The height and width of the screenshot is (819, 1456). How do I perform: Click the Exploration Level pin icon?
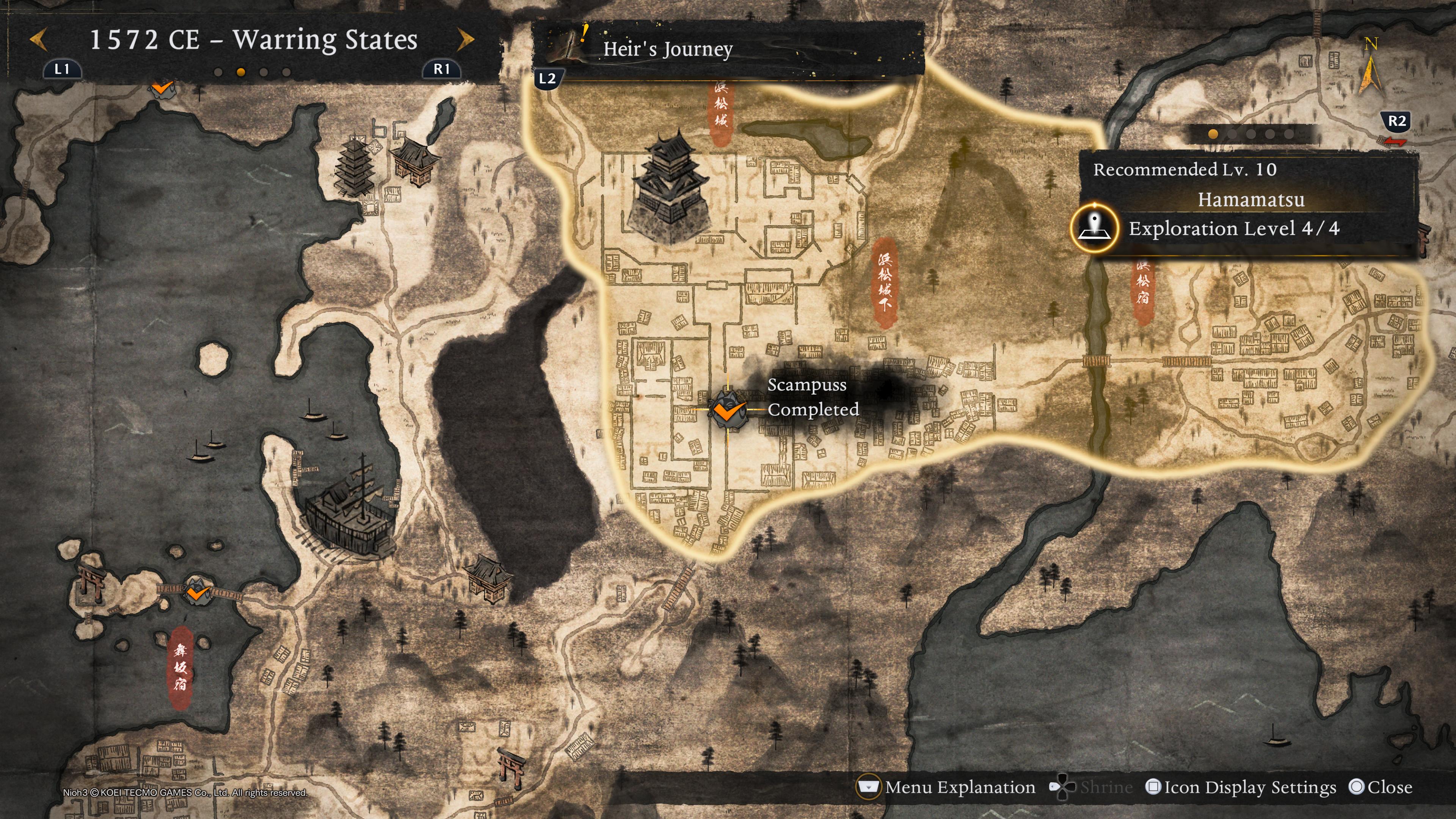1095,228
